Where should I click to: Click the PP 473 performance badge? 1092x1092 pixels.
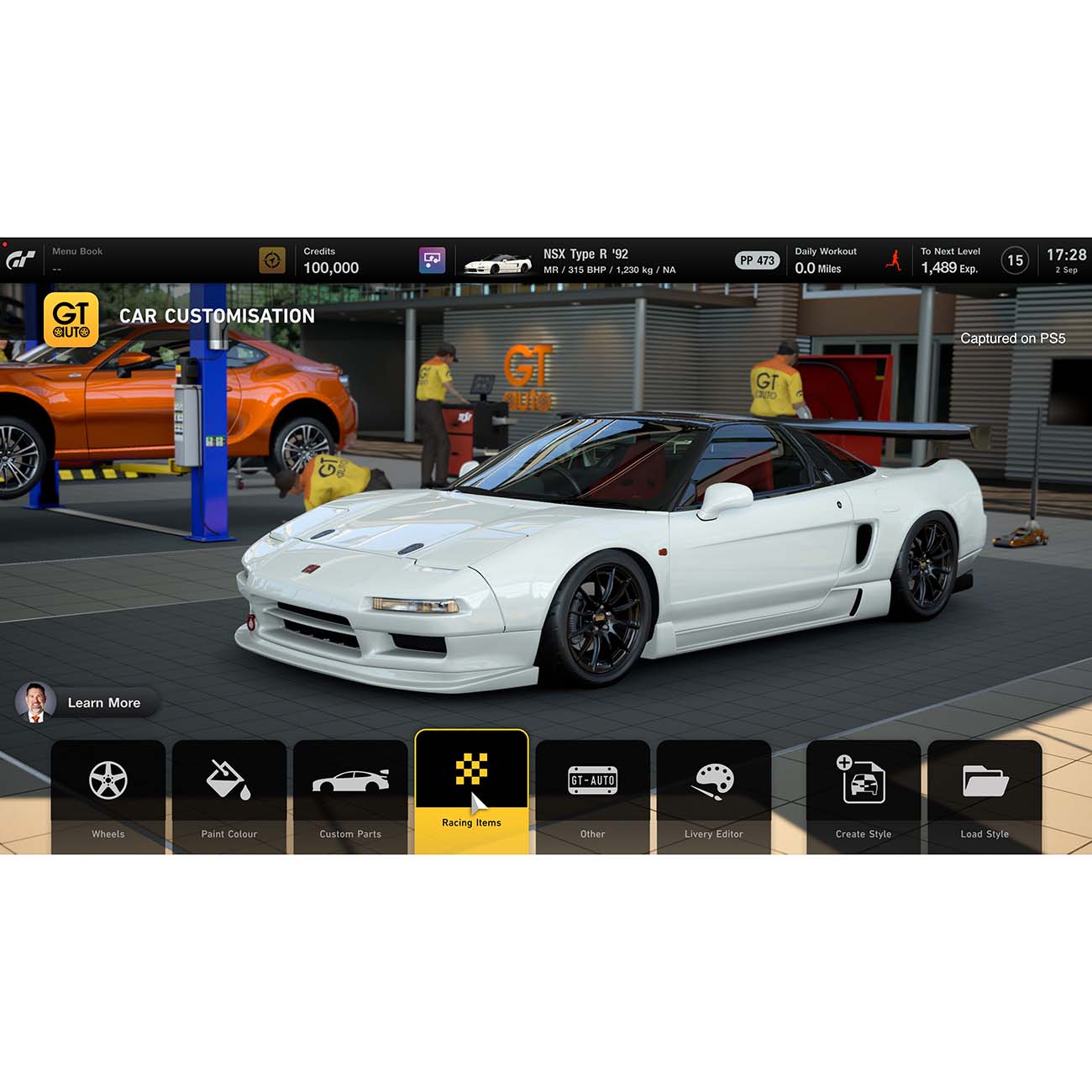[x=756, y=260]
